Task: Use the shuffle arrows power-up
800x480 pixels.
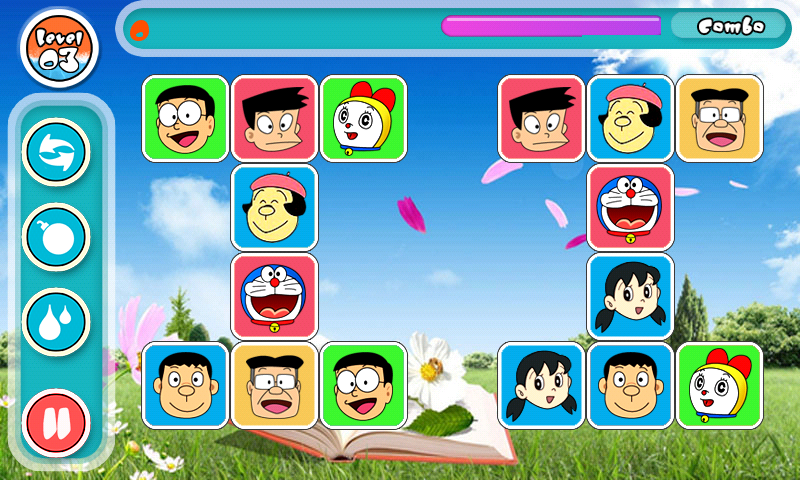Action: 56,152
